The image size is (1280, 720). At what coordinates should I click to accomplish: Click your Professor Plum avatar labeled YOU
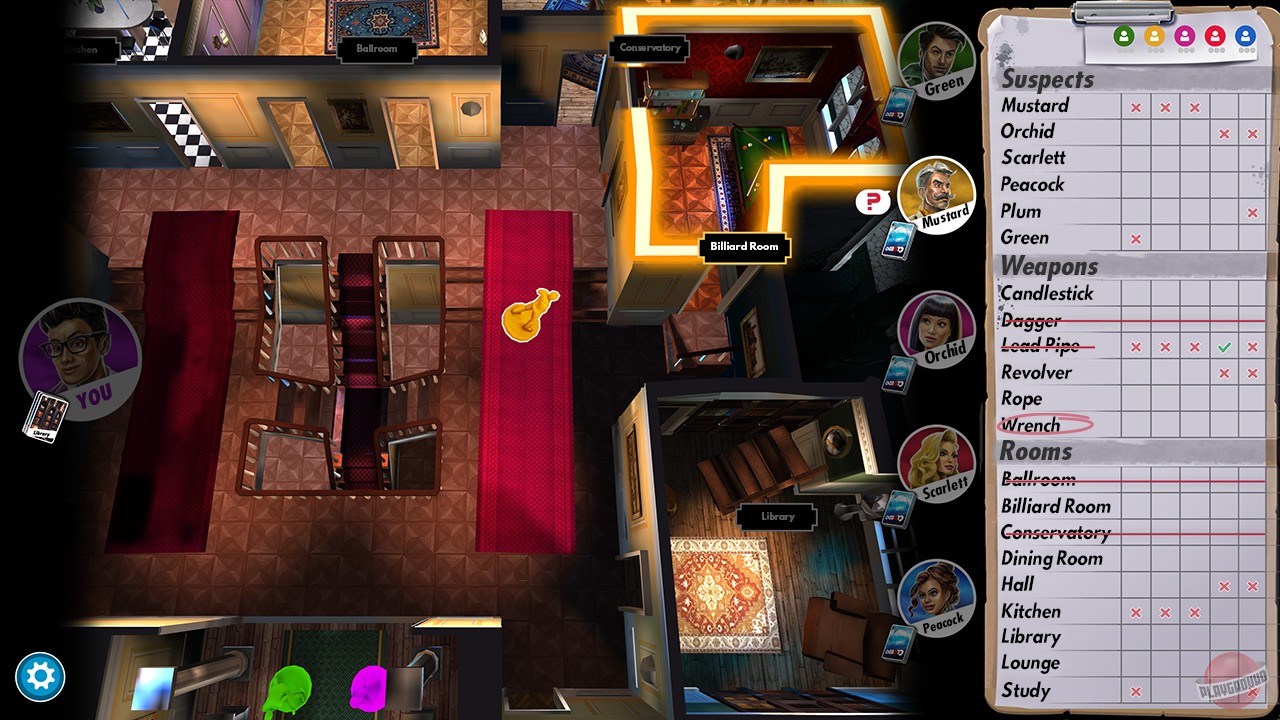(x=80, y=360)
